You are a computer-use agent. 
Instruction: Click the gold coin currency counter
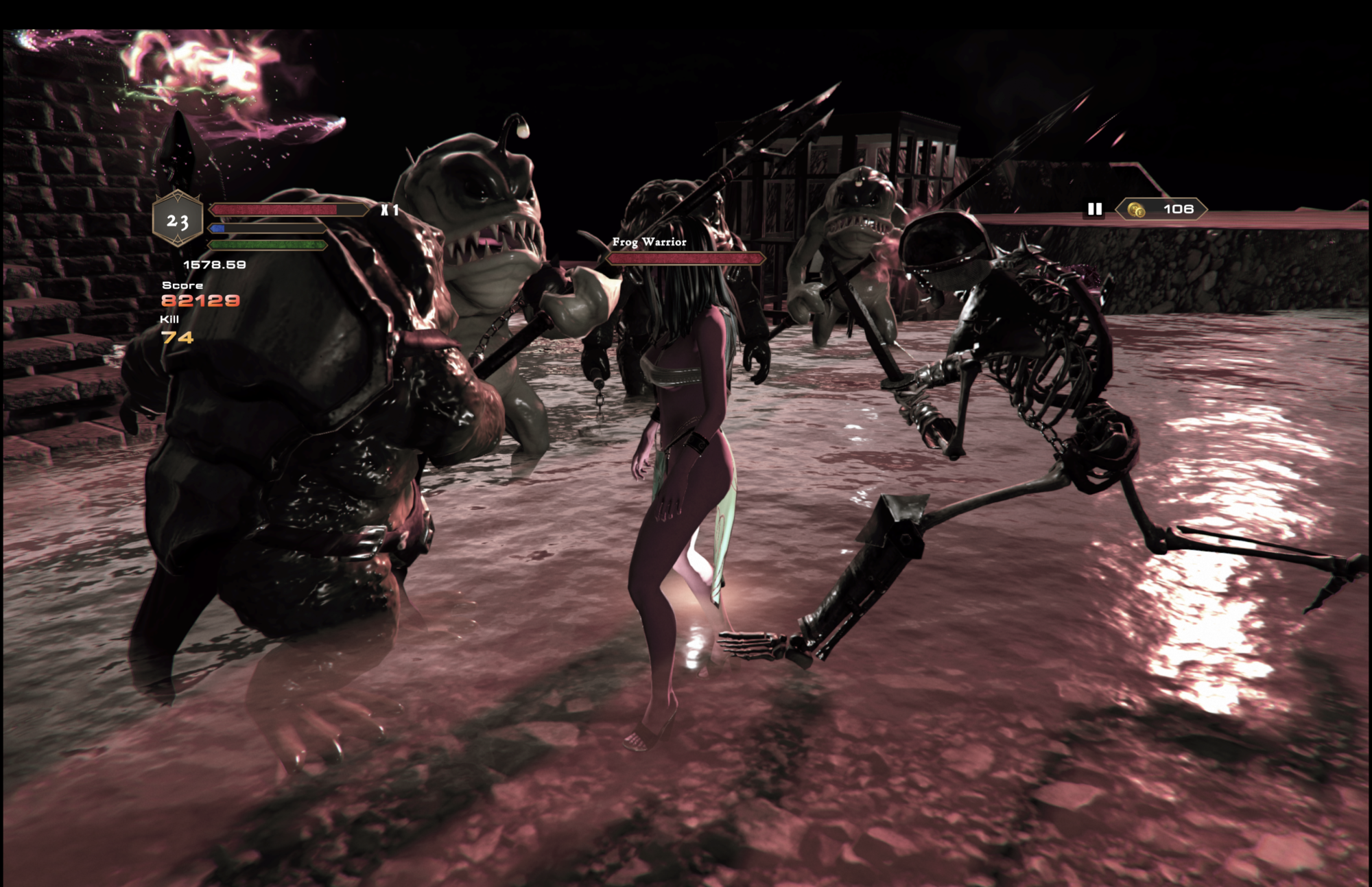[x=1162, y=209]
